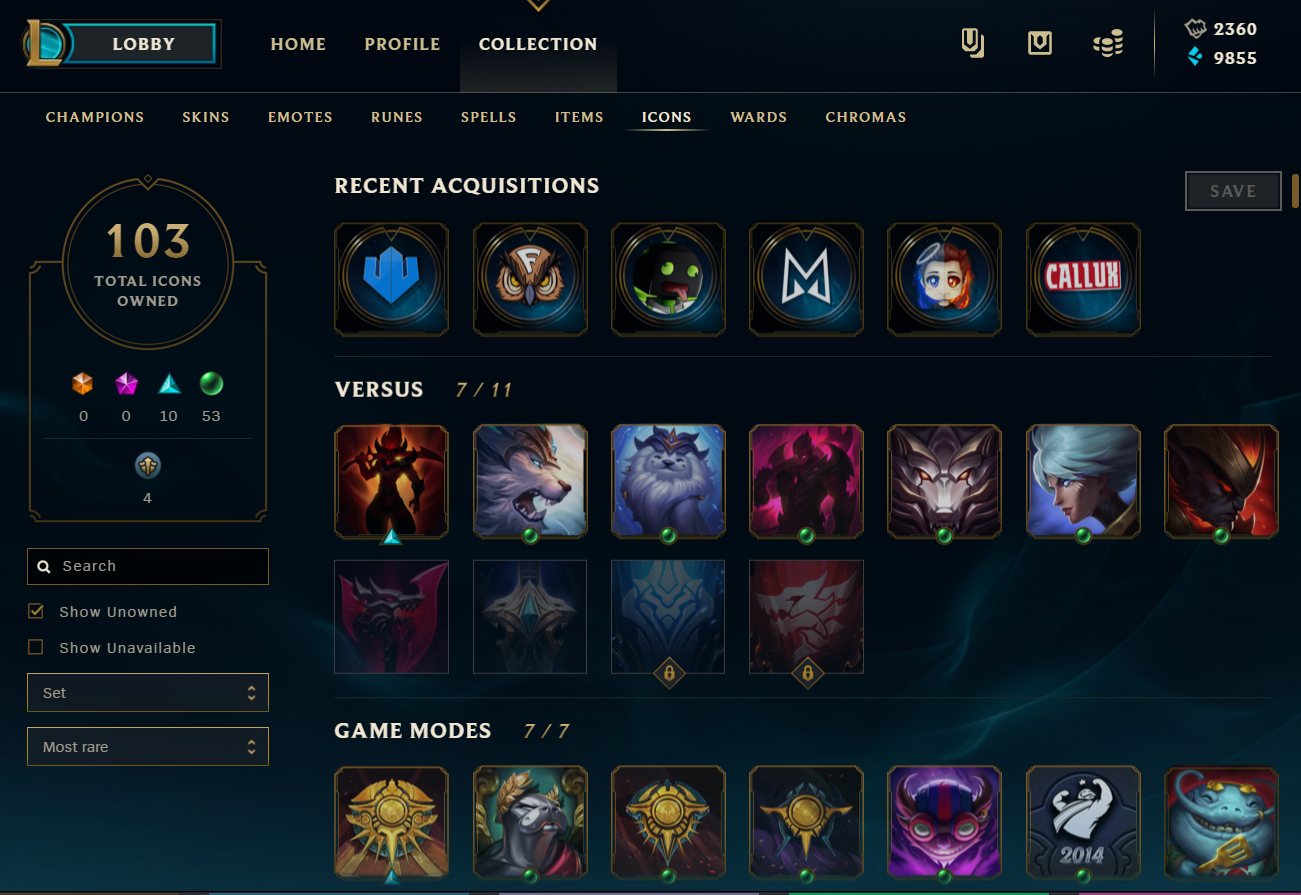The height and width of the screenshot is (895, 1301).
Task: Go to the PROFILE menu item
Action: [402, 44]
